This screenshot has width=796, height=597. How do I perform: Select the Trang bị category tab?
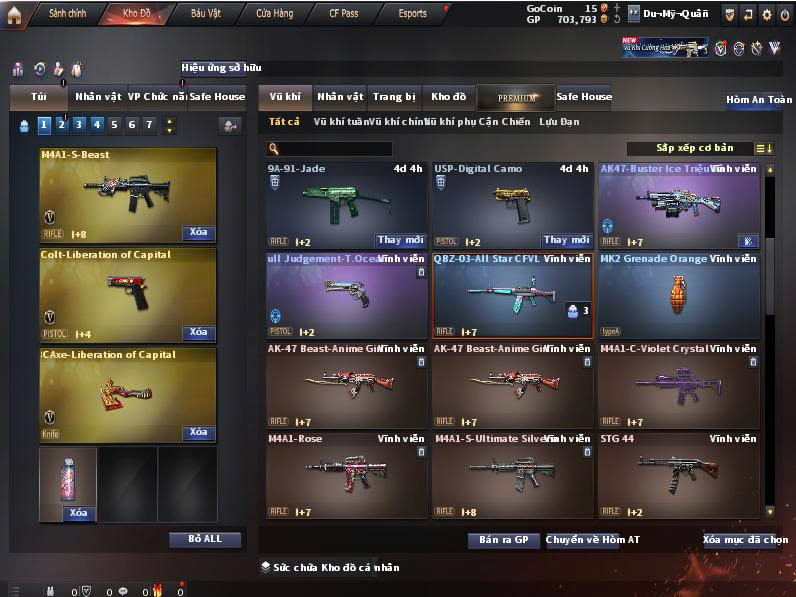tap(394, 97)
